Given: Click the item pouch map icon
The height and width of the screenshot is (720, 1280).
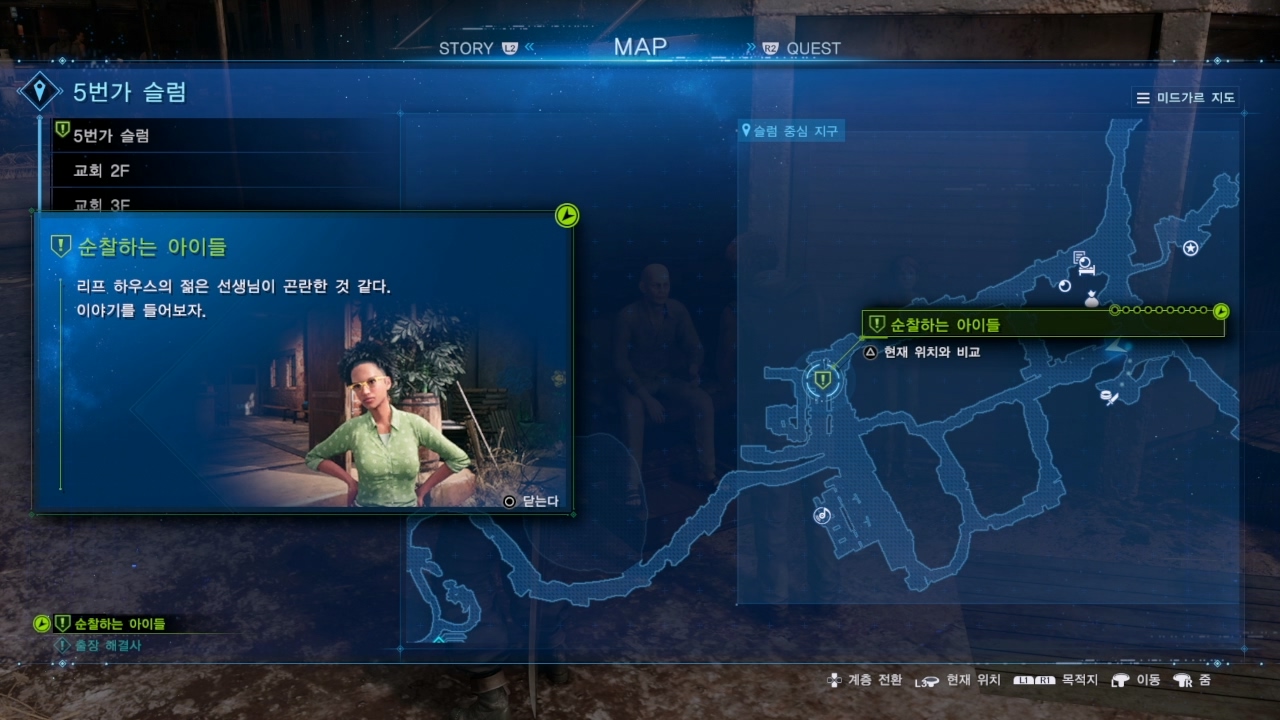Looking at the screenshot, I should [x=1092, y=298].
